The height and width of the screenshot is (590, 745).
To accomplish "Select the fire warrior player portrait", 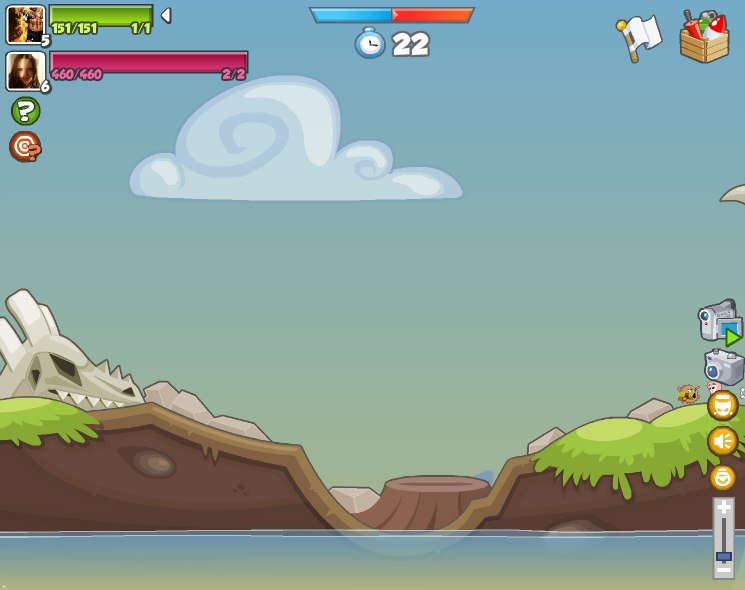I will [x=25, y=24].
